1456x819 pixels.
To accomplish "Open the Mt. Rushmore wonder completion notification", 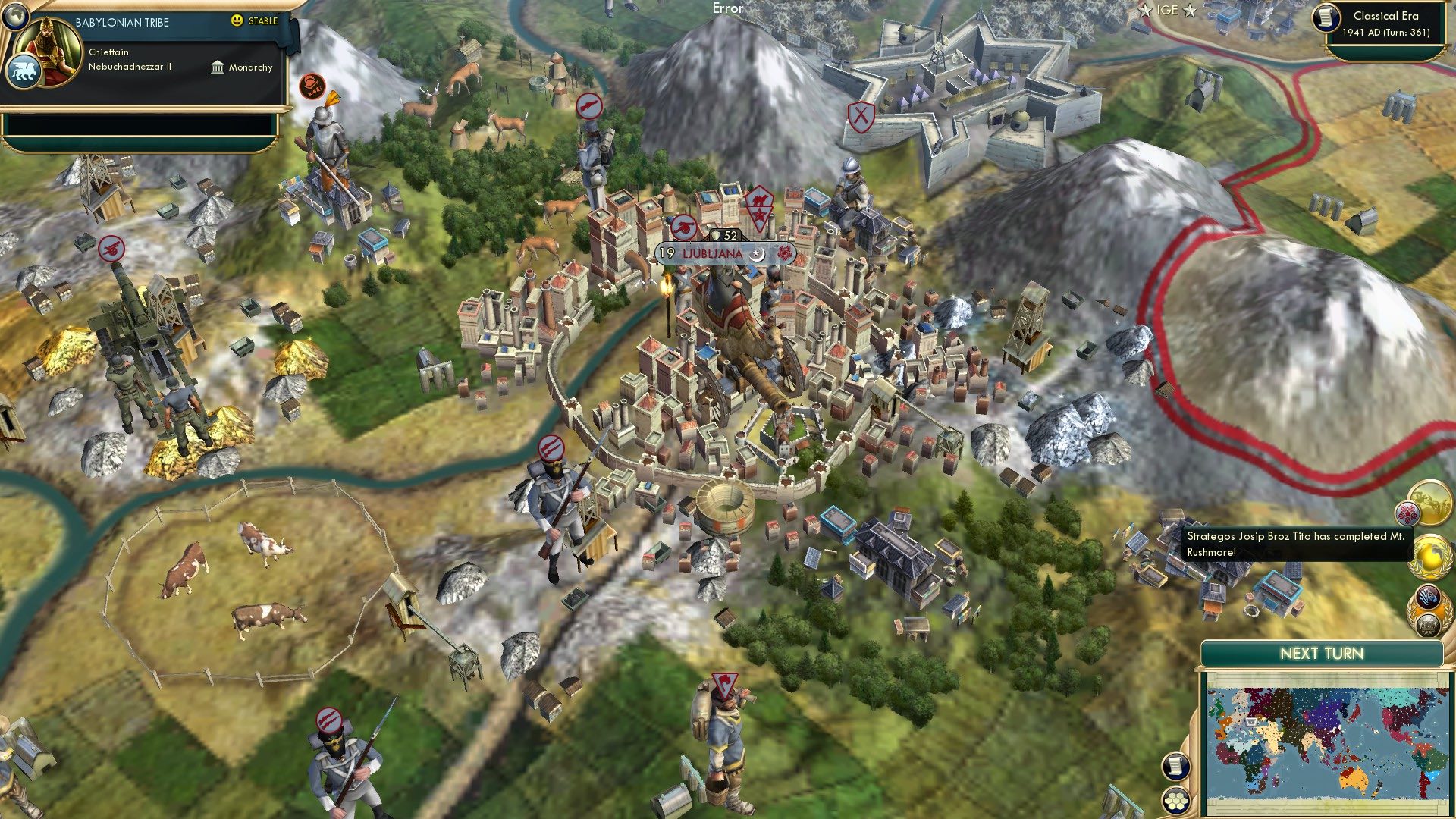I will coord(1431,504).
